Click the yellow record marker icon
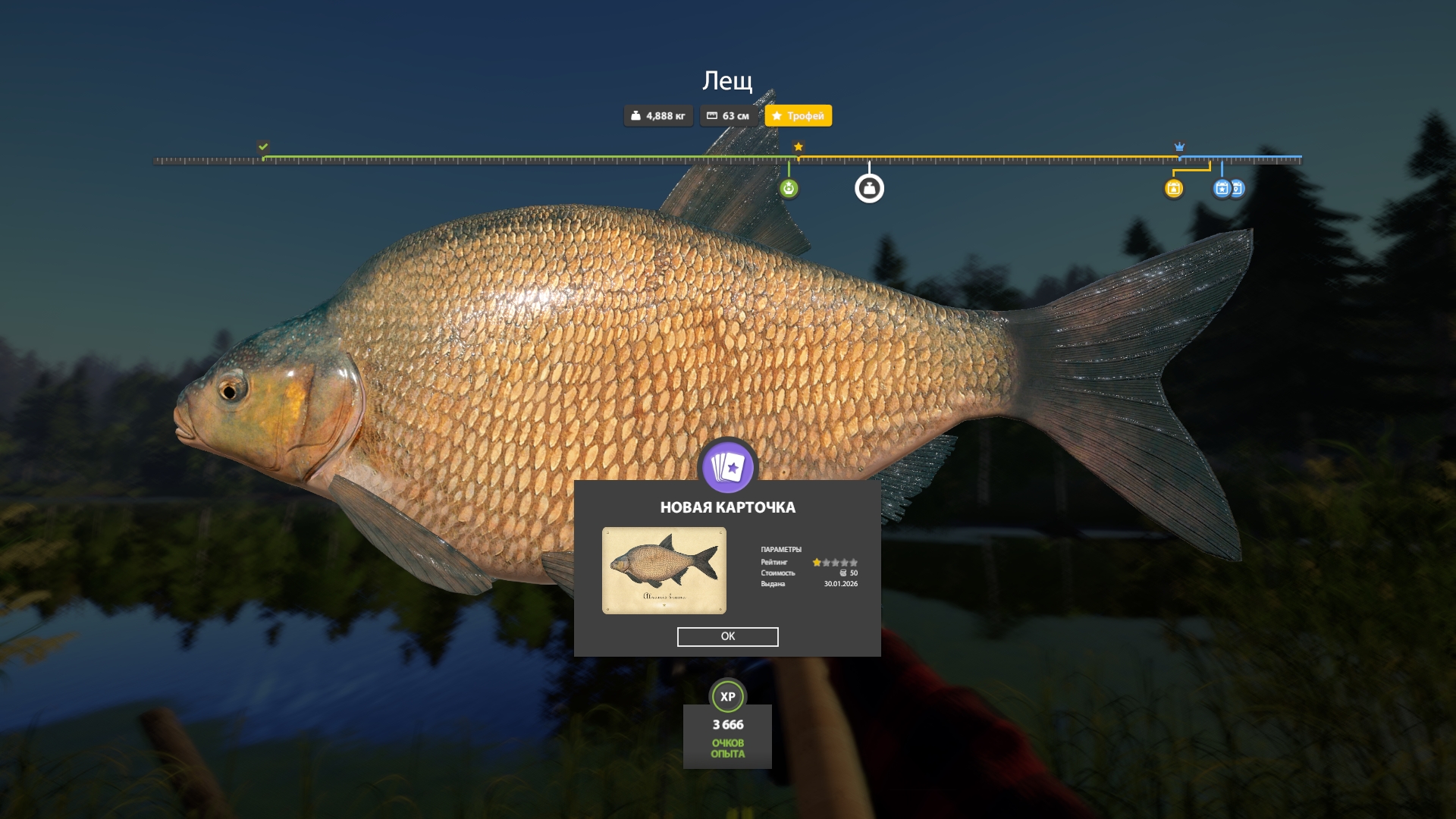 (1173, 188)
